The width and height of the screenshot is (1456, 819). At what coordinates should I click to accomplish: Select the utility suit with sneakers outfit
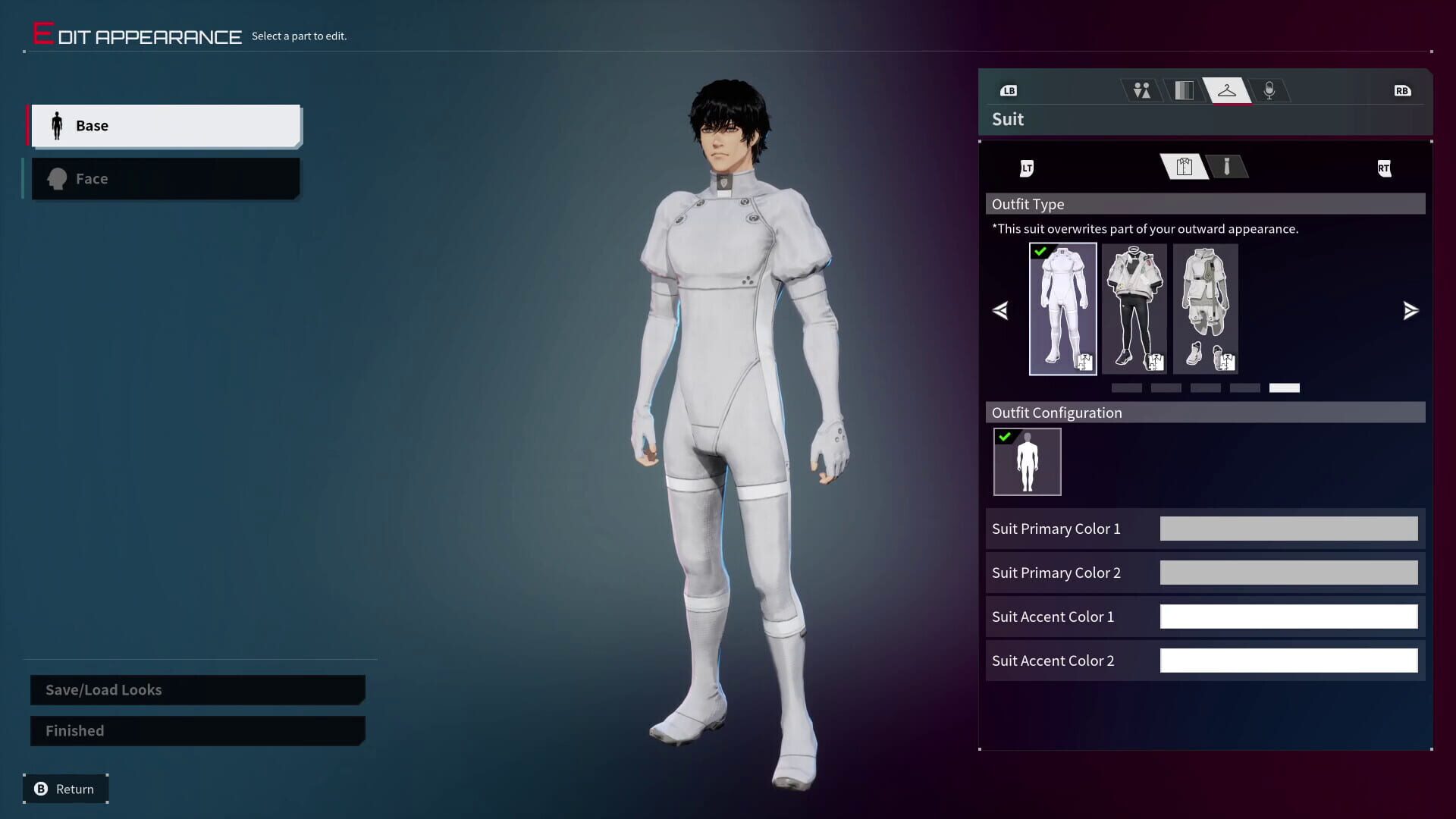pyautogui.click(x=1205, y=309)
